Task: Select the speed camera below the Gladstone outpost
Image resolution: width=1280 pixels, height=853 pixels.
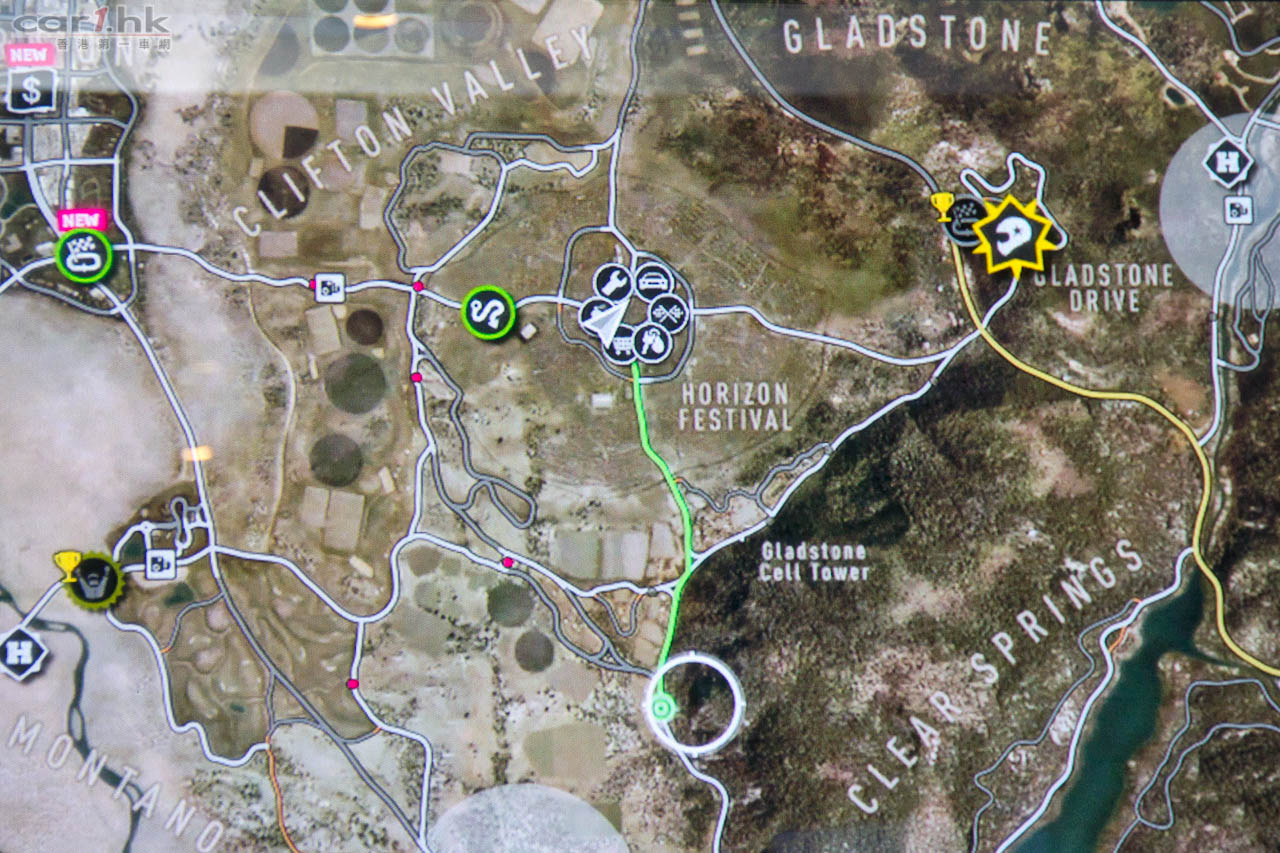Action: tap(1238, 210)
